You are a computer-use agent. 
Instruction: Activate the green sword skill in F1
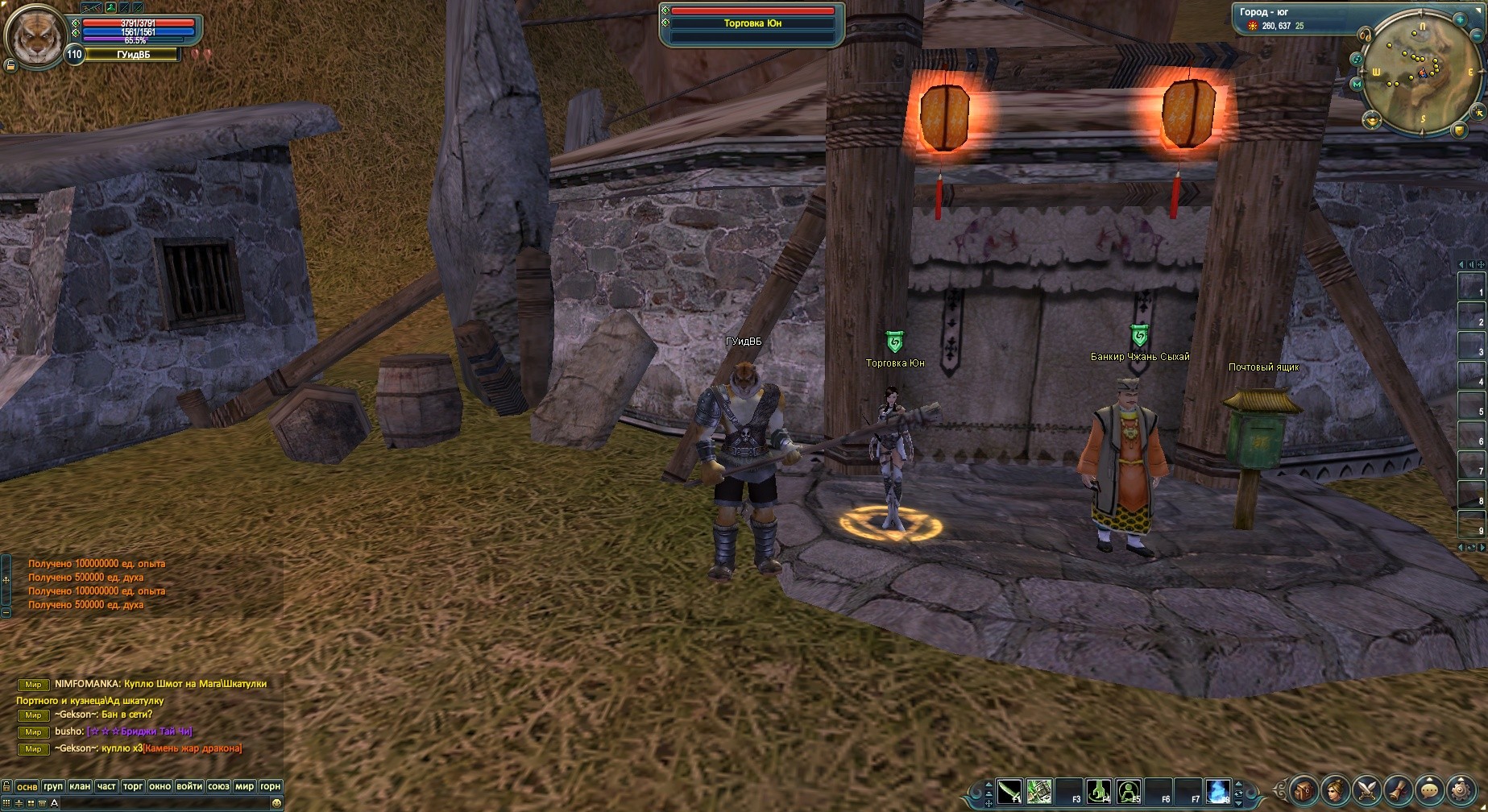click(1009, 791)
